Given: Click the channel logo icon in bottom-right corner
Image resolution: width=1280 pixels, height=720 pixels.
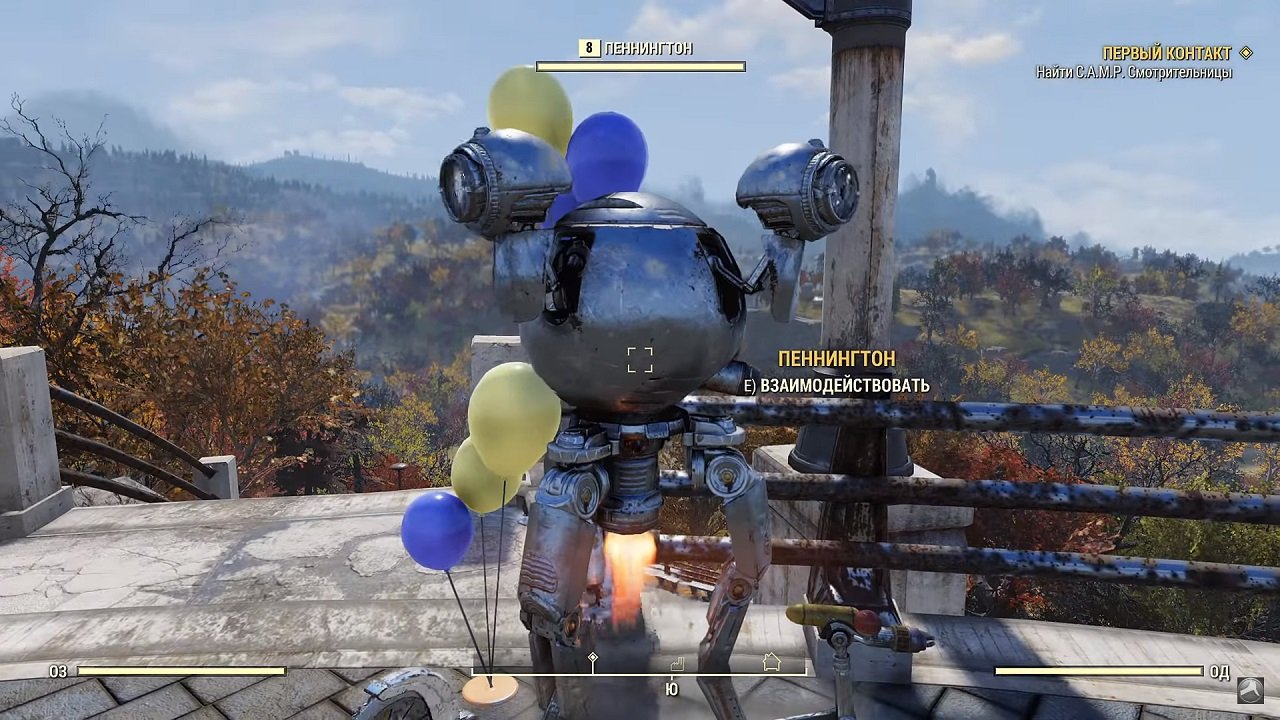Looking at the screenshot, I should (1249, 690).
